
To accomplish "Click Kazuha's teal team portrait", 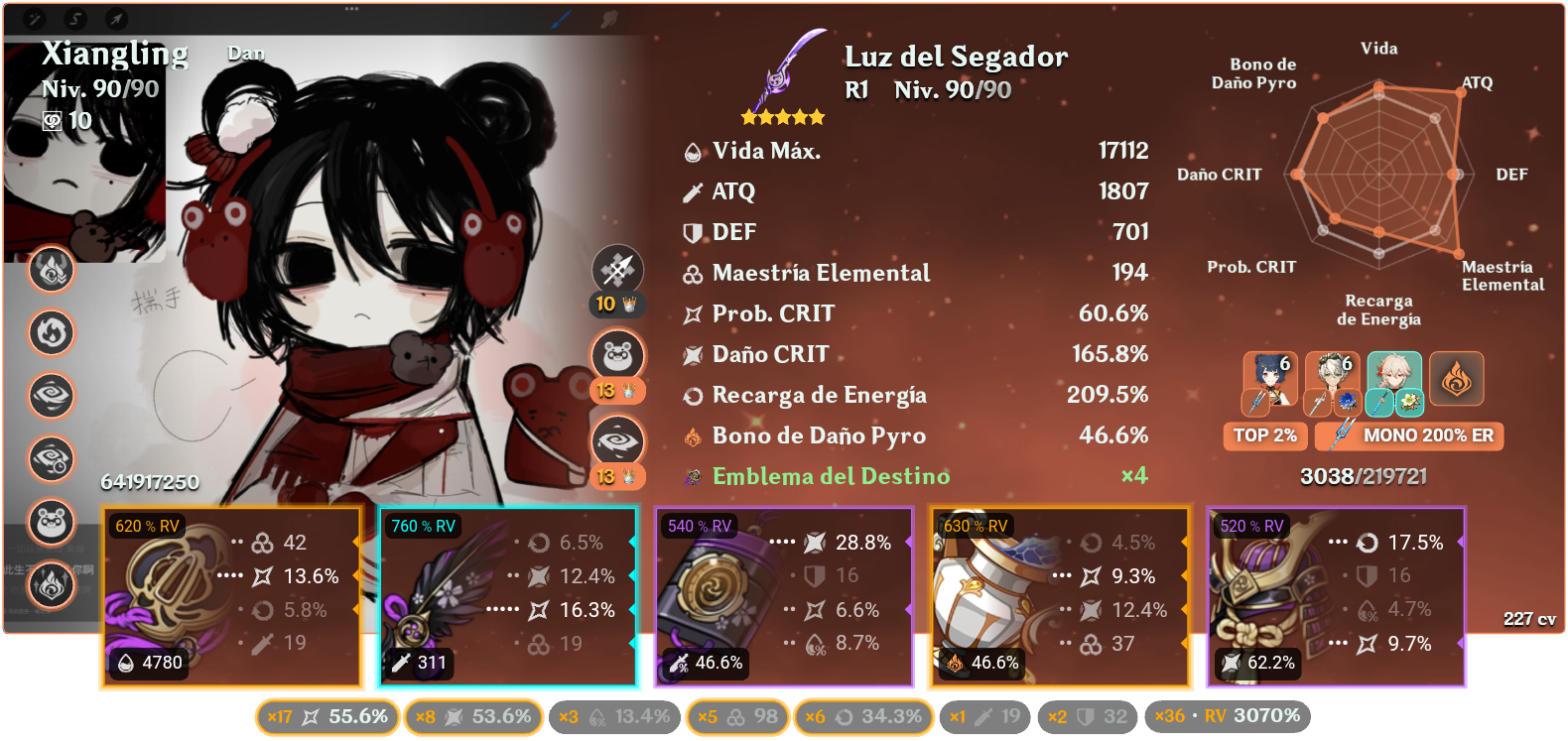I will coord(1393,379).
